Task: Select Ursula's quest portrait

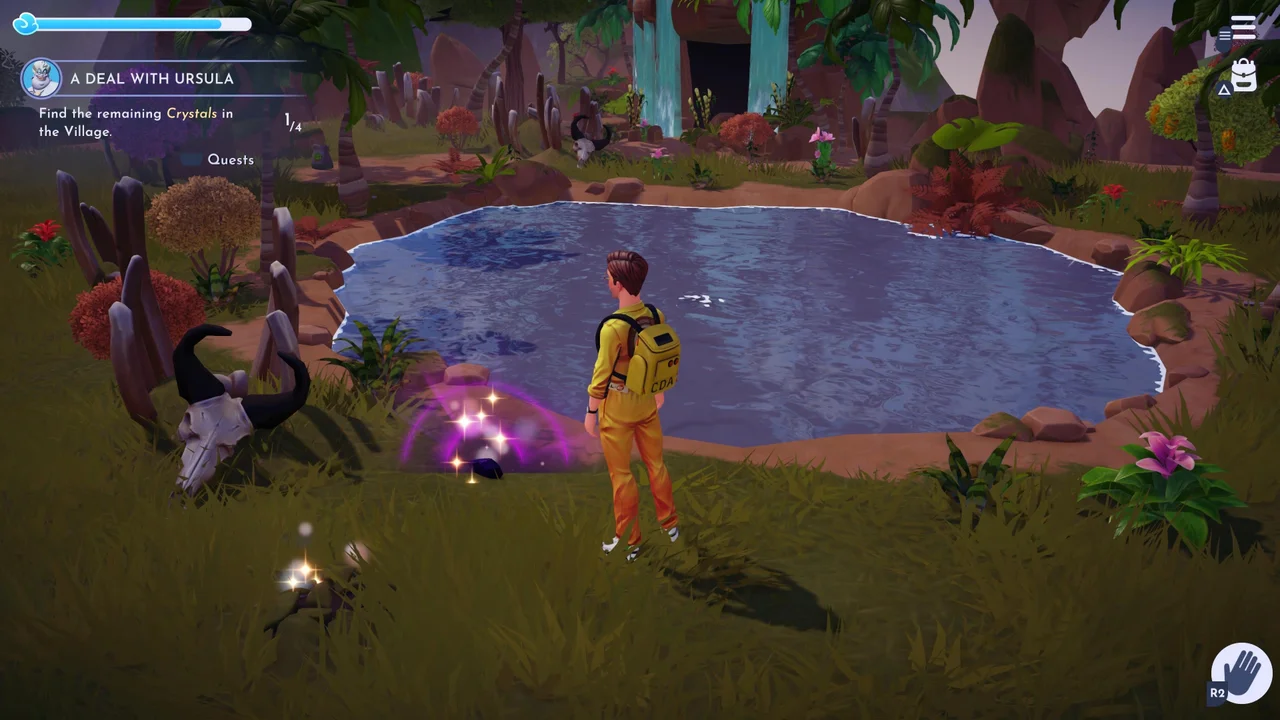Action: (41, 78)
